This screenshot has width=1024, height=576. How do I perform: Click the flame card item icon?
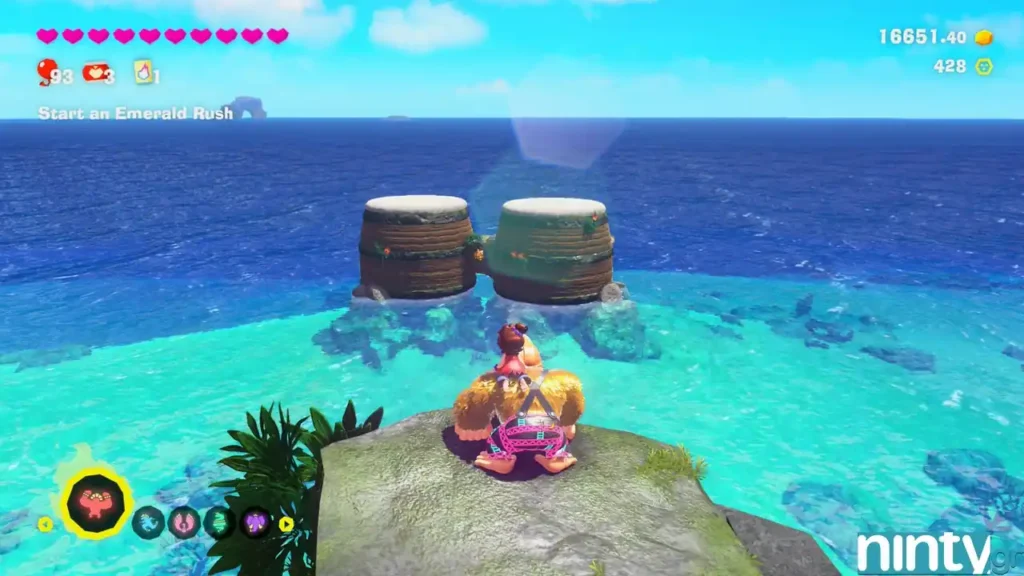[x=143, y=72]
